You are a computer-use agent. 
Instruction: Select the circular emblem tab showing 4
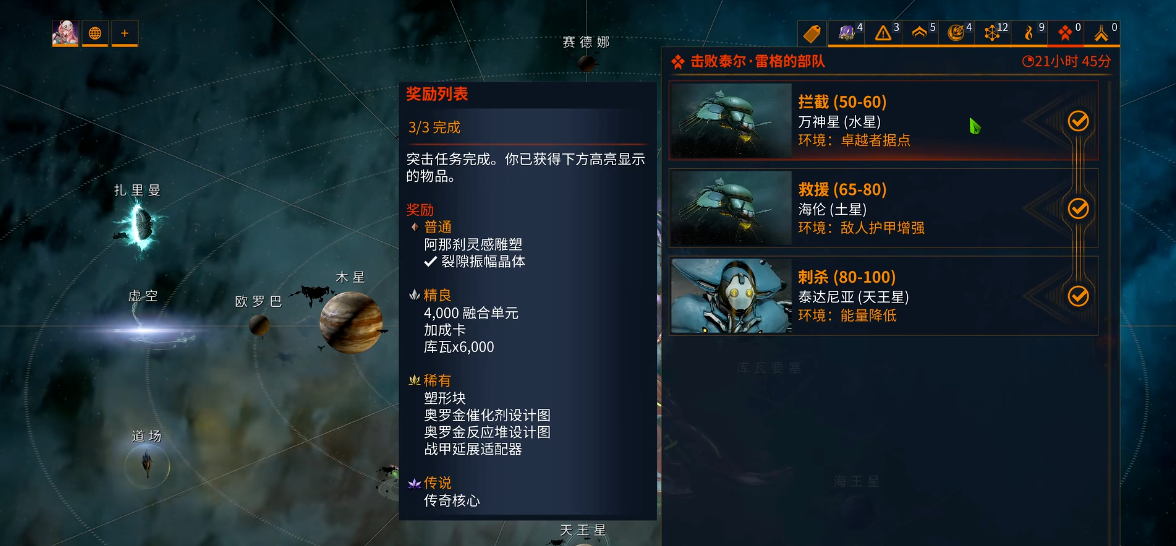pyautogui.click(x=959, y=33)
